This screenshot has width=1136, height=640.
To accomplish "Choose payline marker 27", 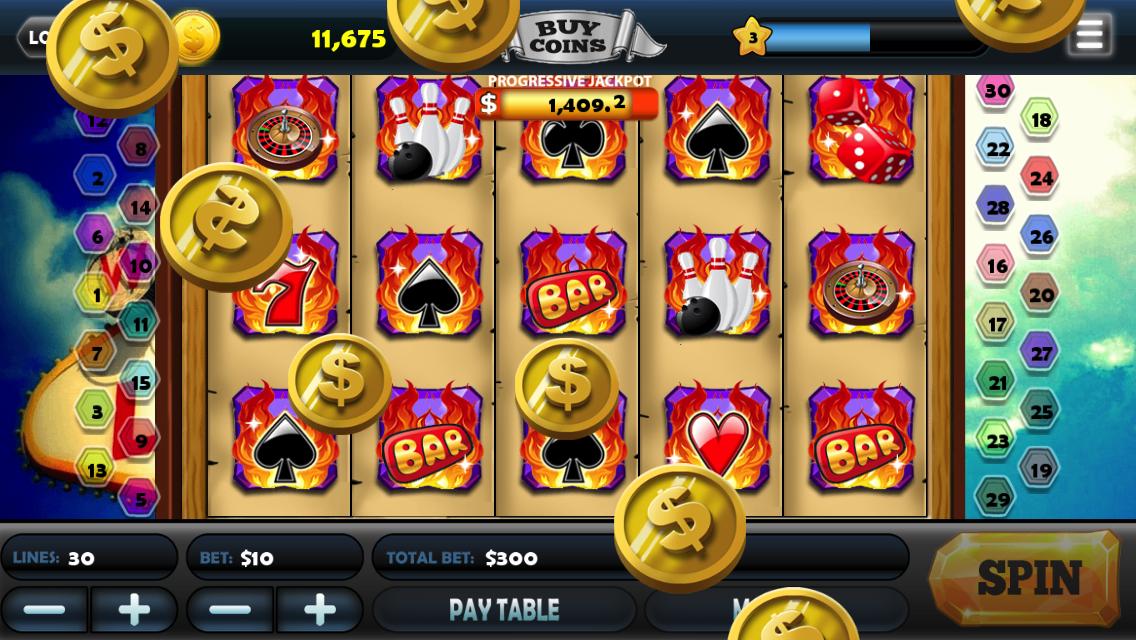I will coord(1040,353).
